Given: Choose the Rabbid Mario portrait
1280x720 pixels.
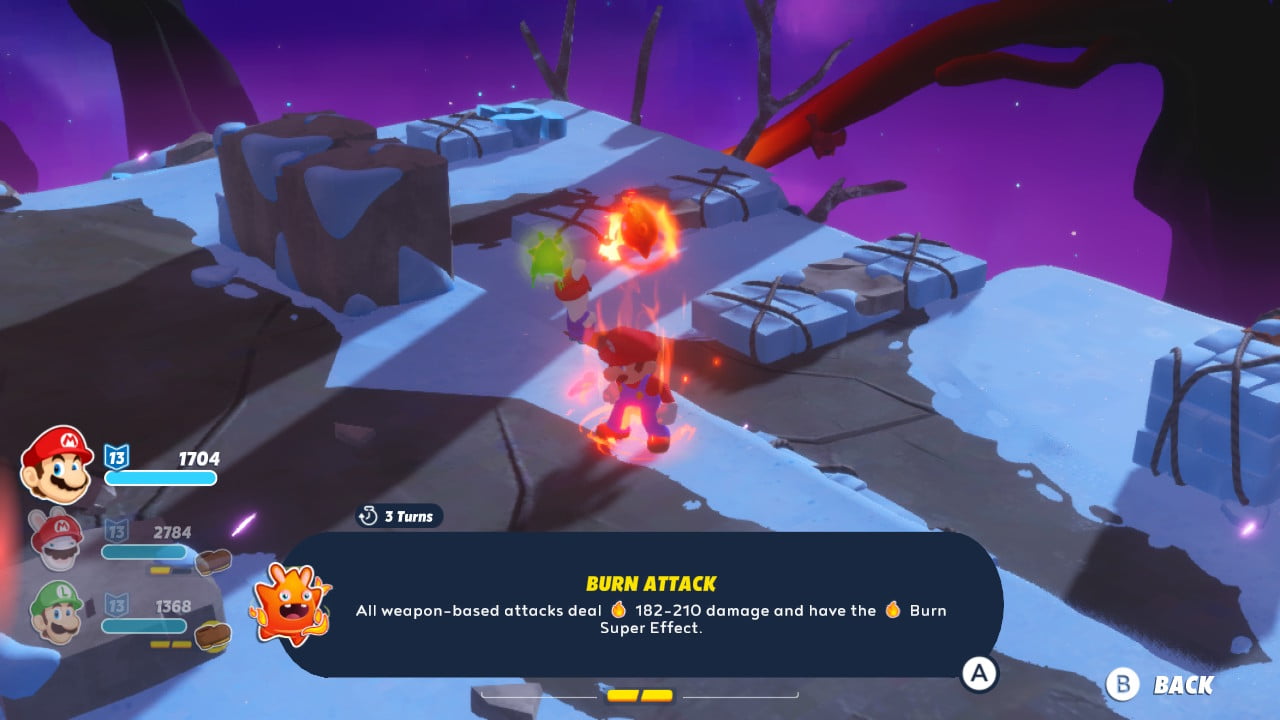Looking at the screenshot, I should click(57, 540).
